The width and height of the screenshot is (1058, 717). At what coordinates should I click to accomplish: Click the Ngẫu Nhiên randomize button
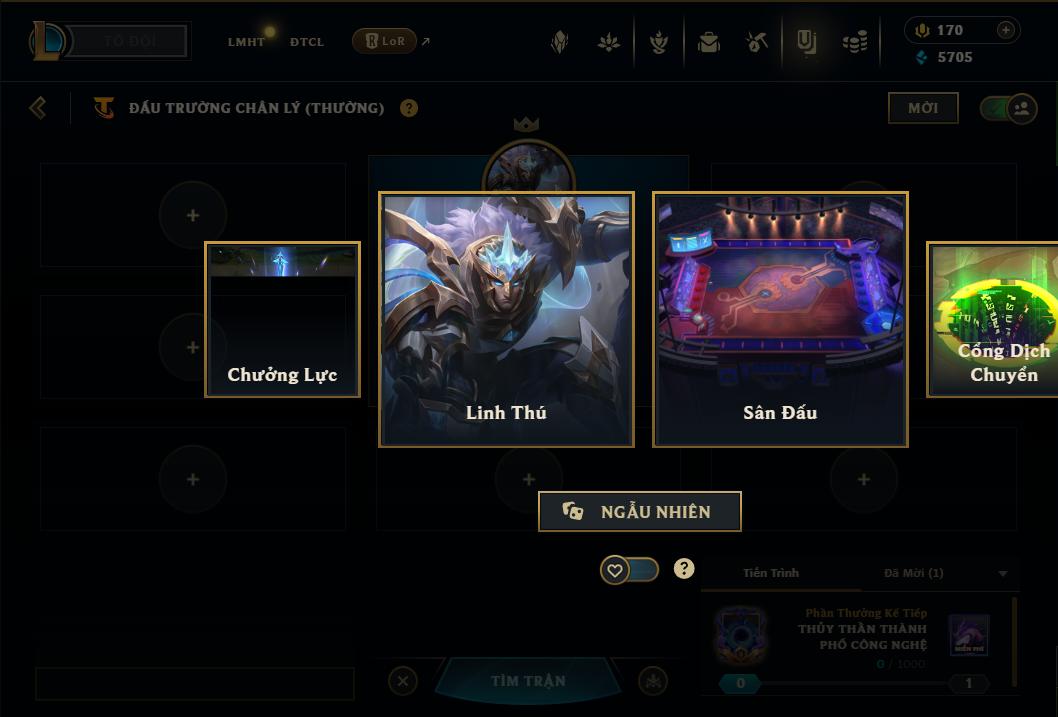pos(640,511)
